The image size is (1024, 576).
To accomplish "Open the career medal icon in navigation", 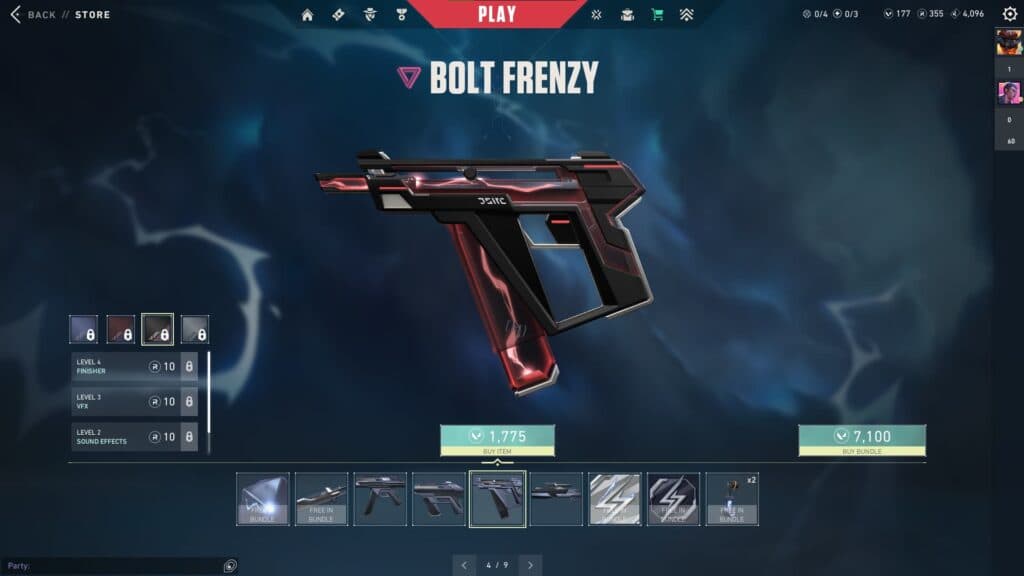I will tap(401, 15).
